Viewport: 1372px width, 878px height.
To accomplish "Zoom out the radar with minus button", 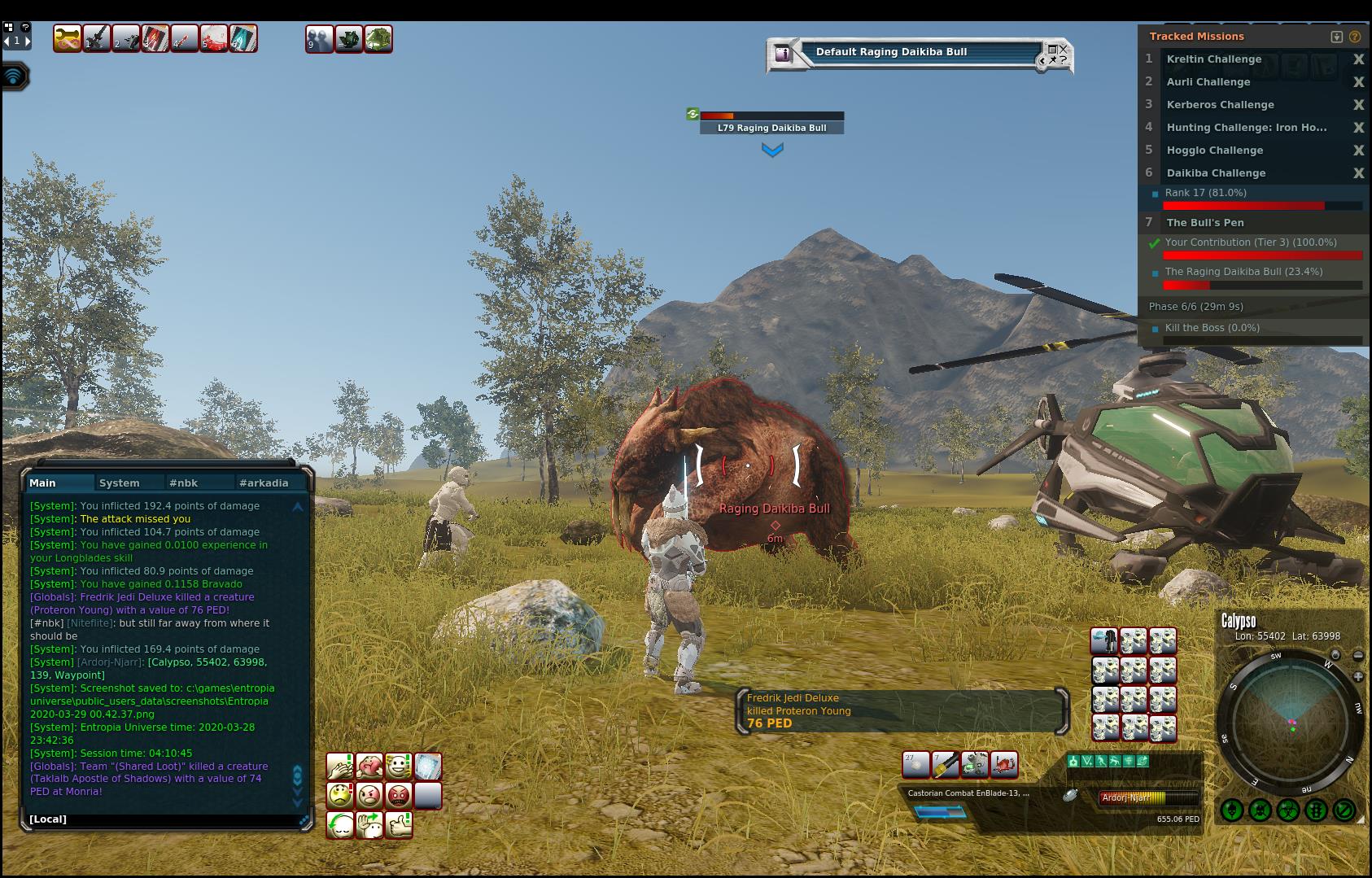I will point(1358,656).
